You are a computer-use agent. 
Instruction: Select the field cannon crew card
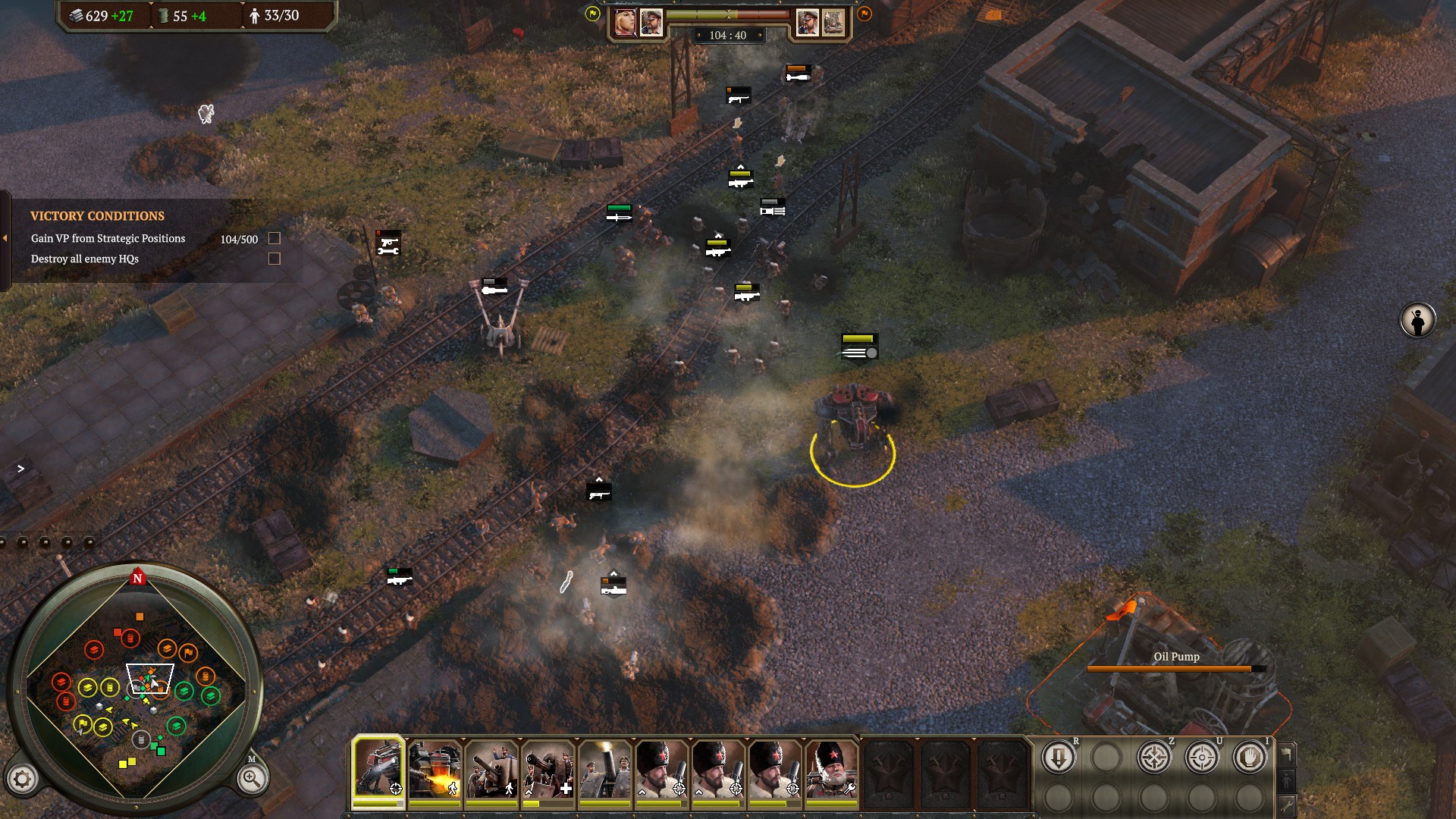(491, 769)
